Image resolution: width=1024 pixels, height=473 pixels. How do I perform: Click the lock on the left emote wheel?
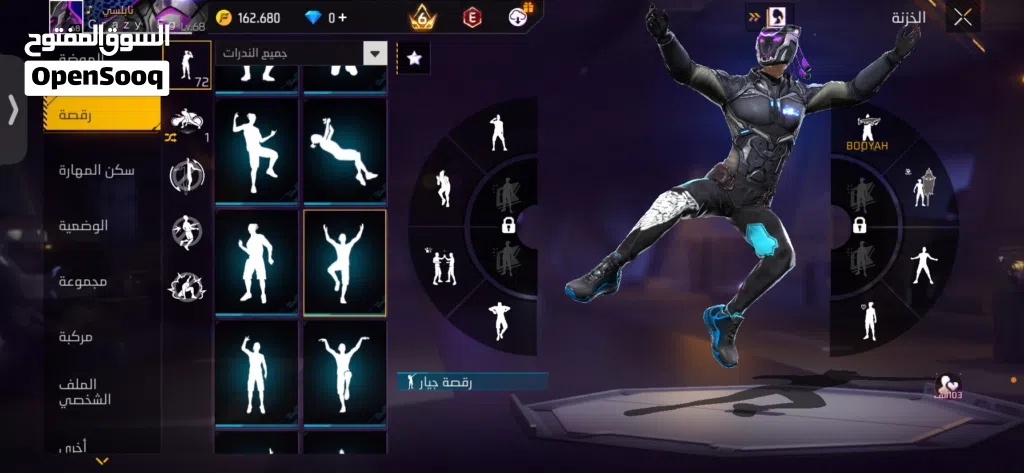(x=508, y=225)
